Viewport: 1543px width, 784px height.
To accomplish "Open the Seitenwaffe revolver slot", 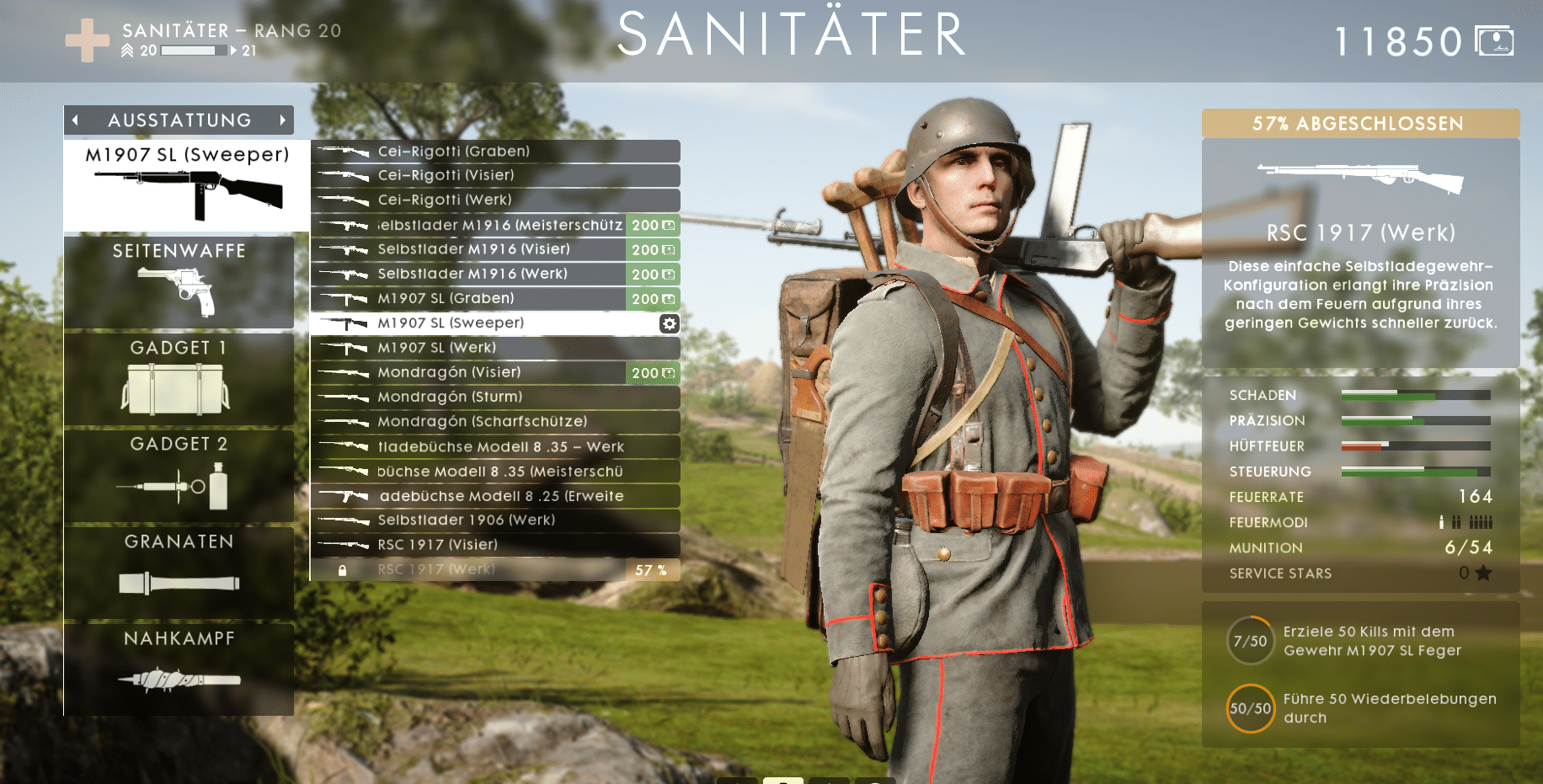I will coord(179,282).
